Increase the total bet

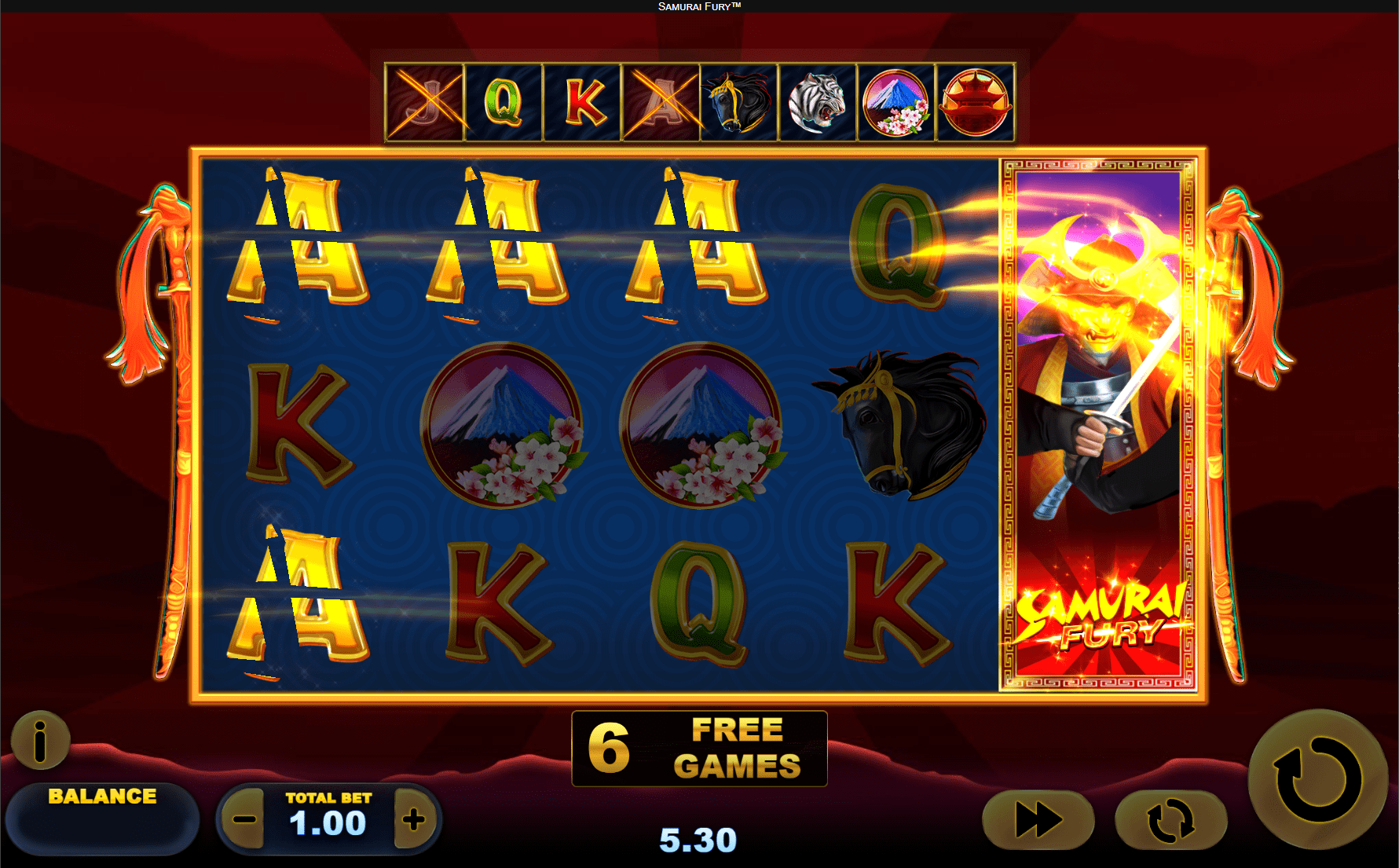[x=414, y=821]
